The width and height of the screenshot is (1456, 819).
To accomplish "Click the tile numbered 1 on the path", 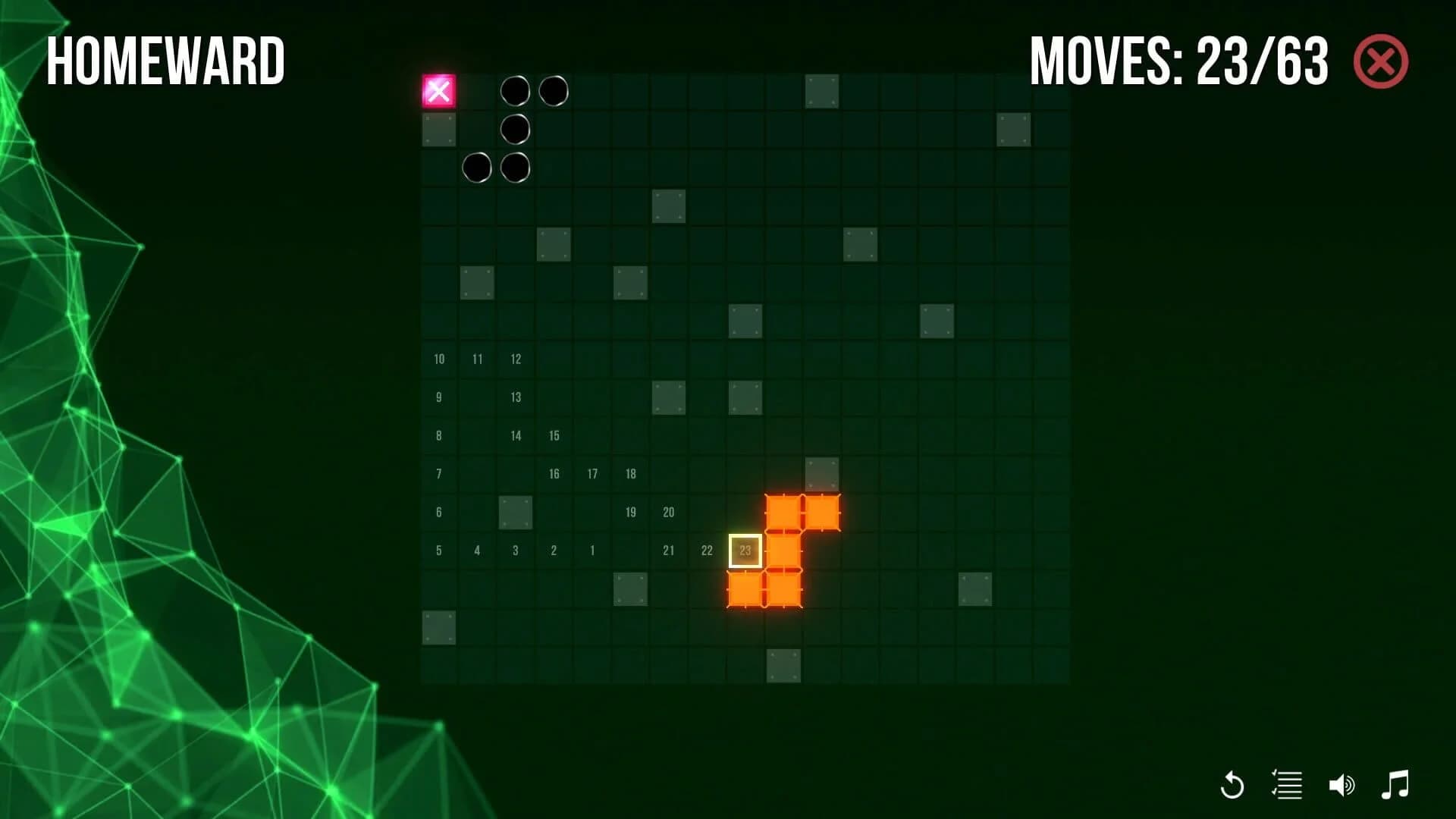I will click(592, 551).
